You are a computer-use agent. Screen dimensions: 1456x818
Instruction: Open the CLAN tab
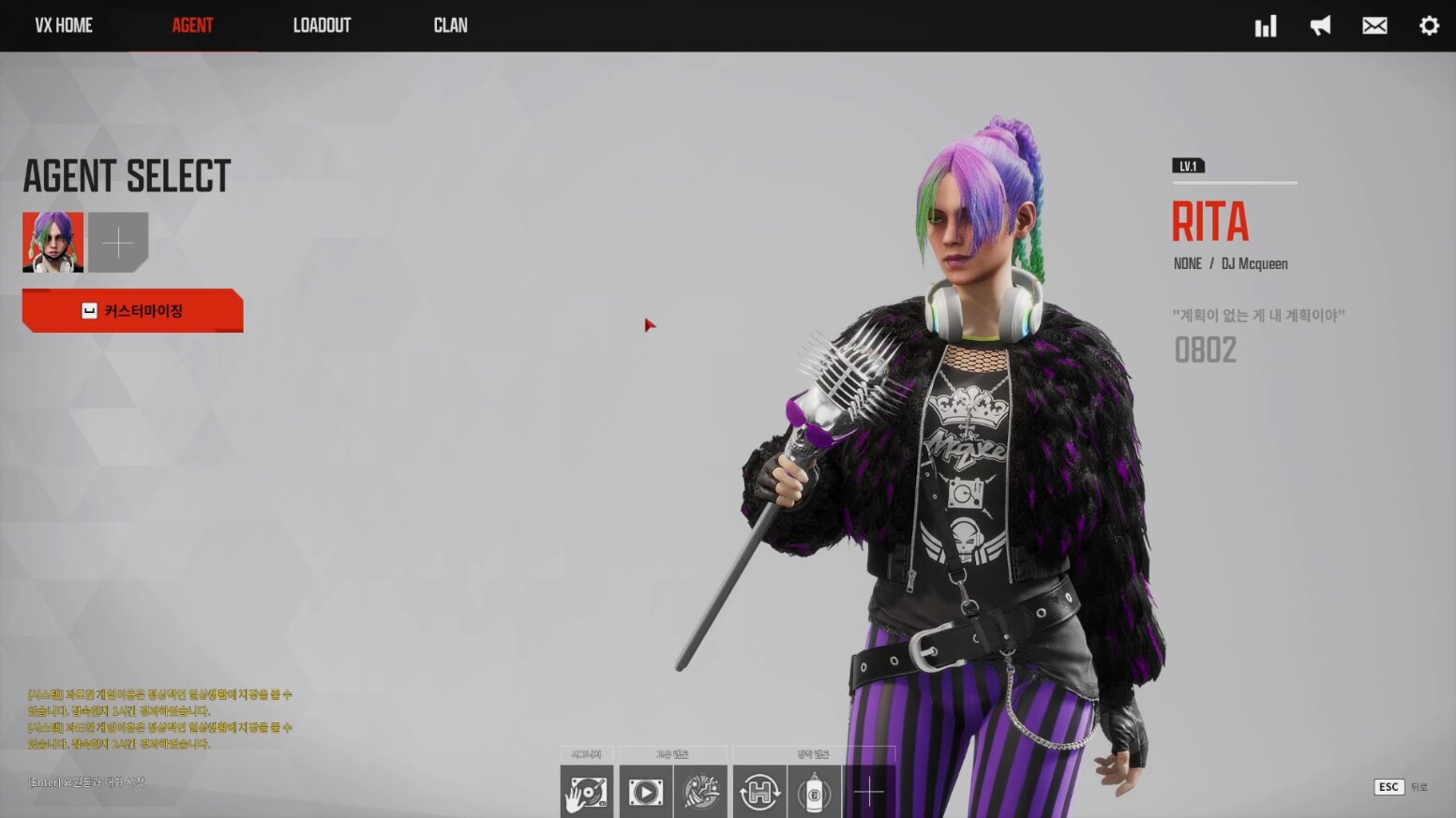coord(450,25)
